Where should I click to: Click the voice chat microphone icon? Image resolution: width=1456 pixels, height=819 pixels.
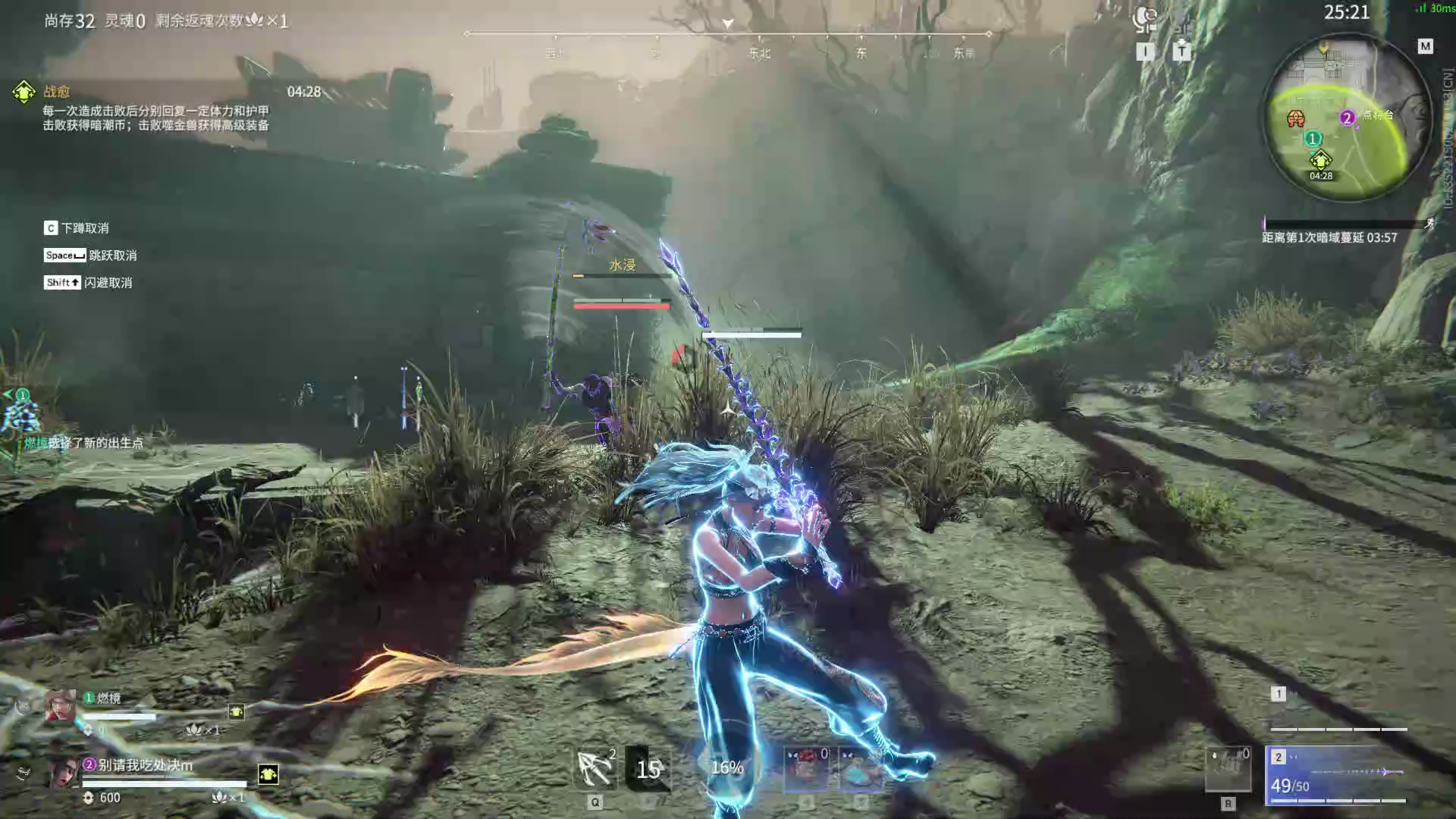click(x=1144, y=17)
